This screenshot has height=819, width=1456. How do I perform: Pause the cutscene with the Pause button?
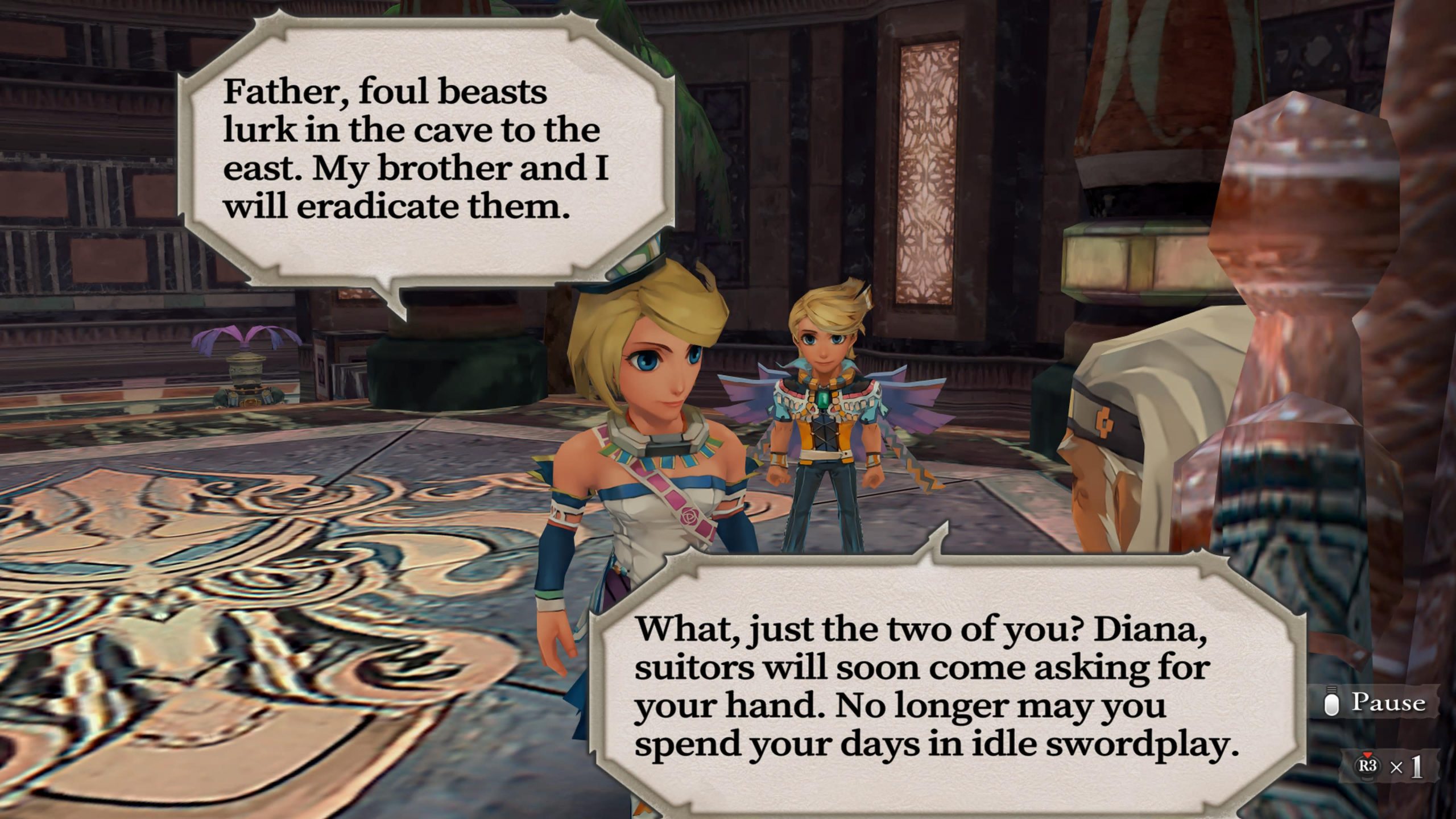coord(1376,703)
